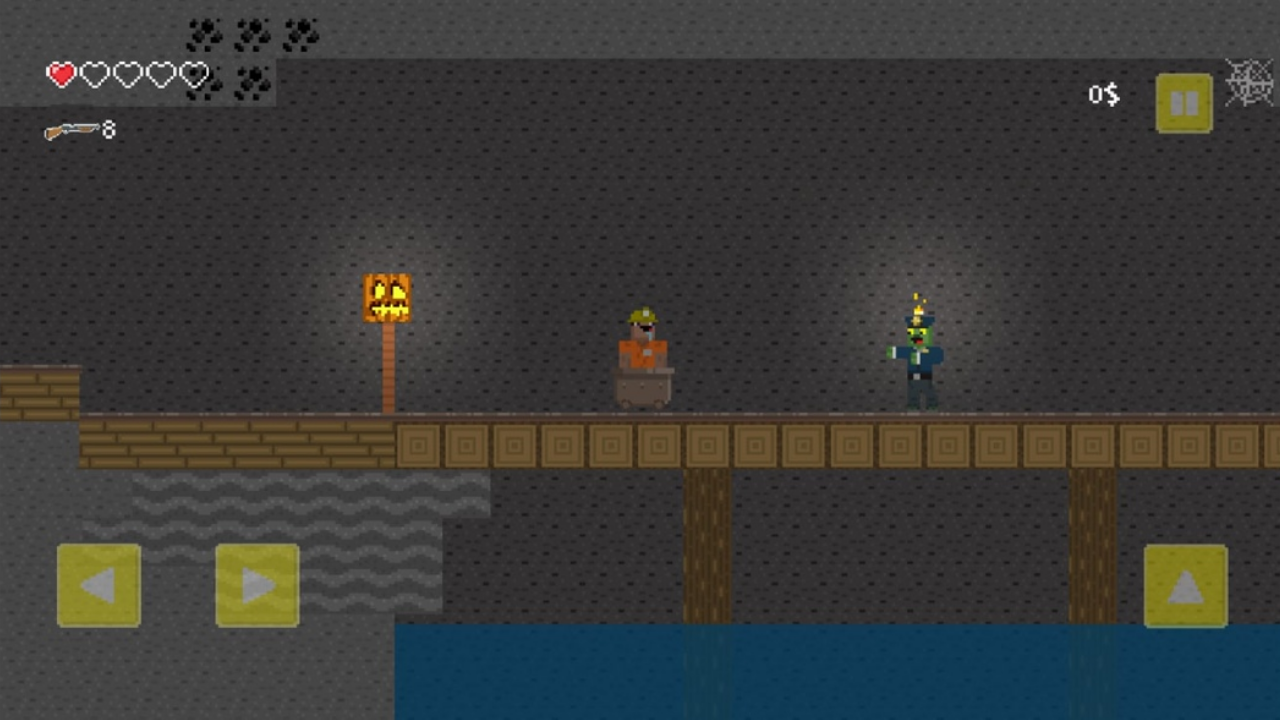Click the second empty heart icon
The image size is (1280, 720).
tap(127, 74)
